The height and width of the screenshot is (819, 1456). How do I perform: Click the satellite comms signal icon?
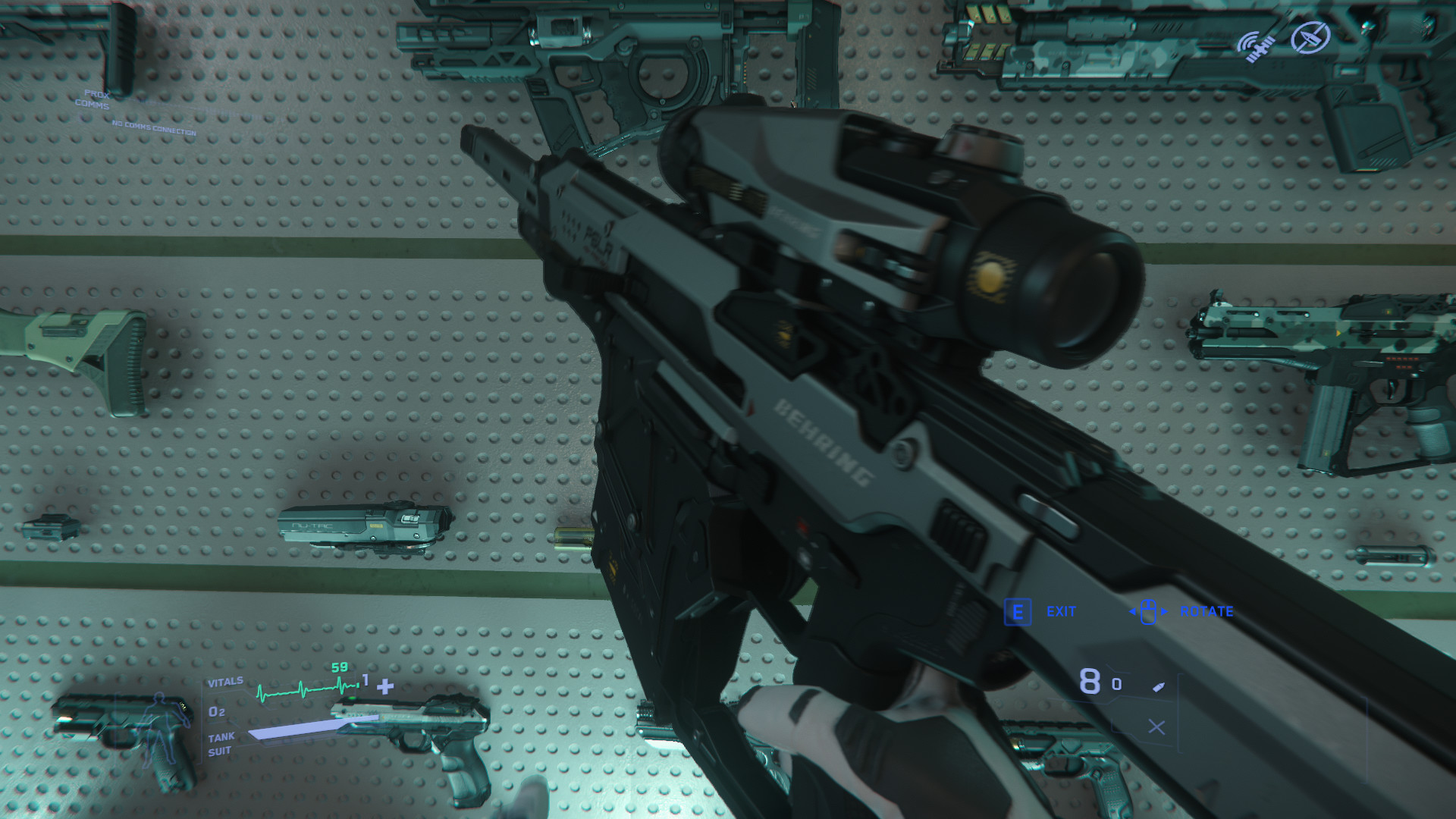1256,47
